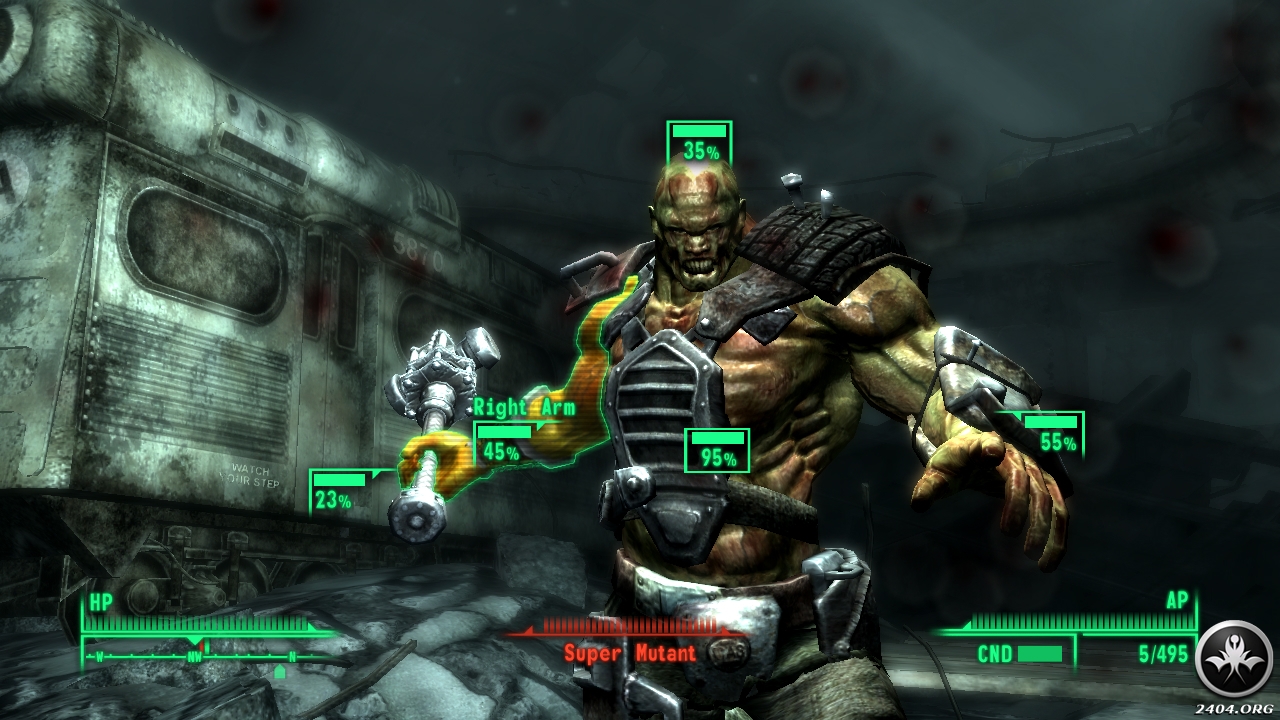Target the head at 35% hit chance
Image resolution: width=1280 pixels, height=720 pixels.
click(x=700, y=143)
